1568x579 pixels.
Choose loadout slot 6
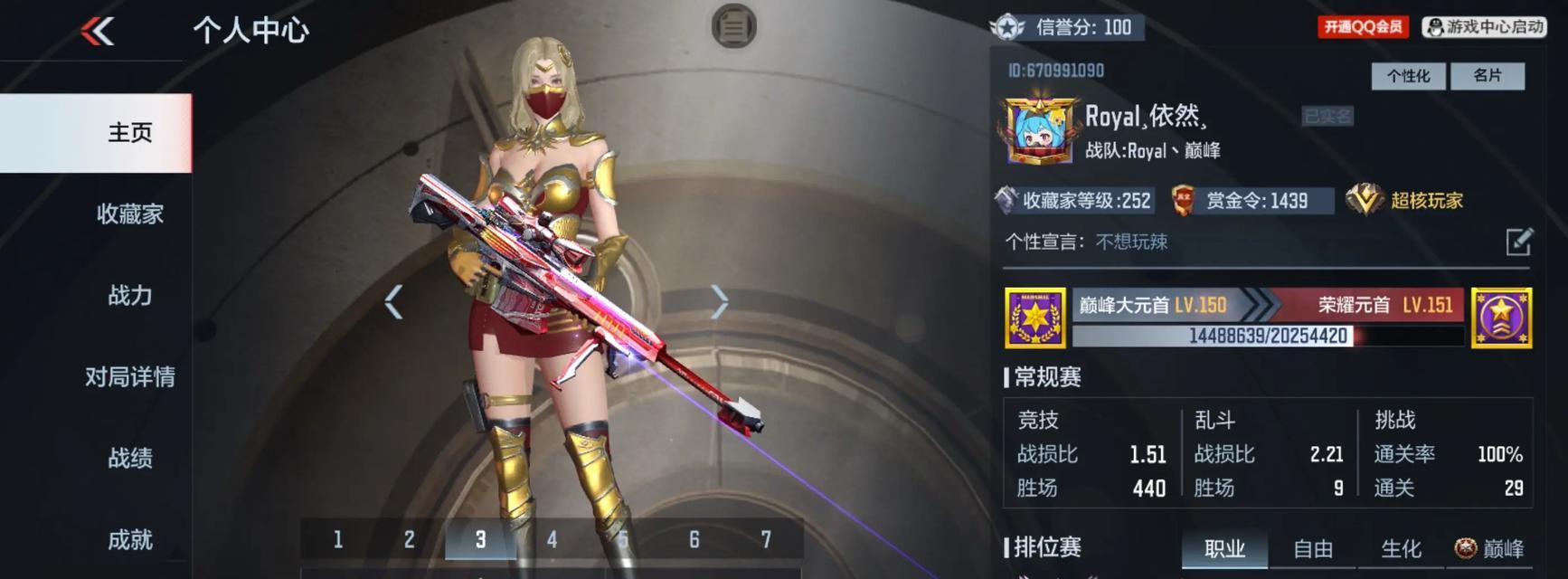(x=694, y=540)
